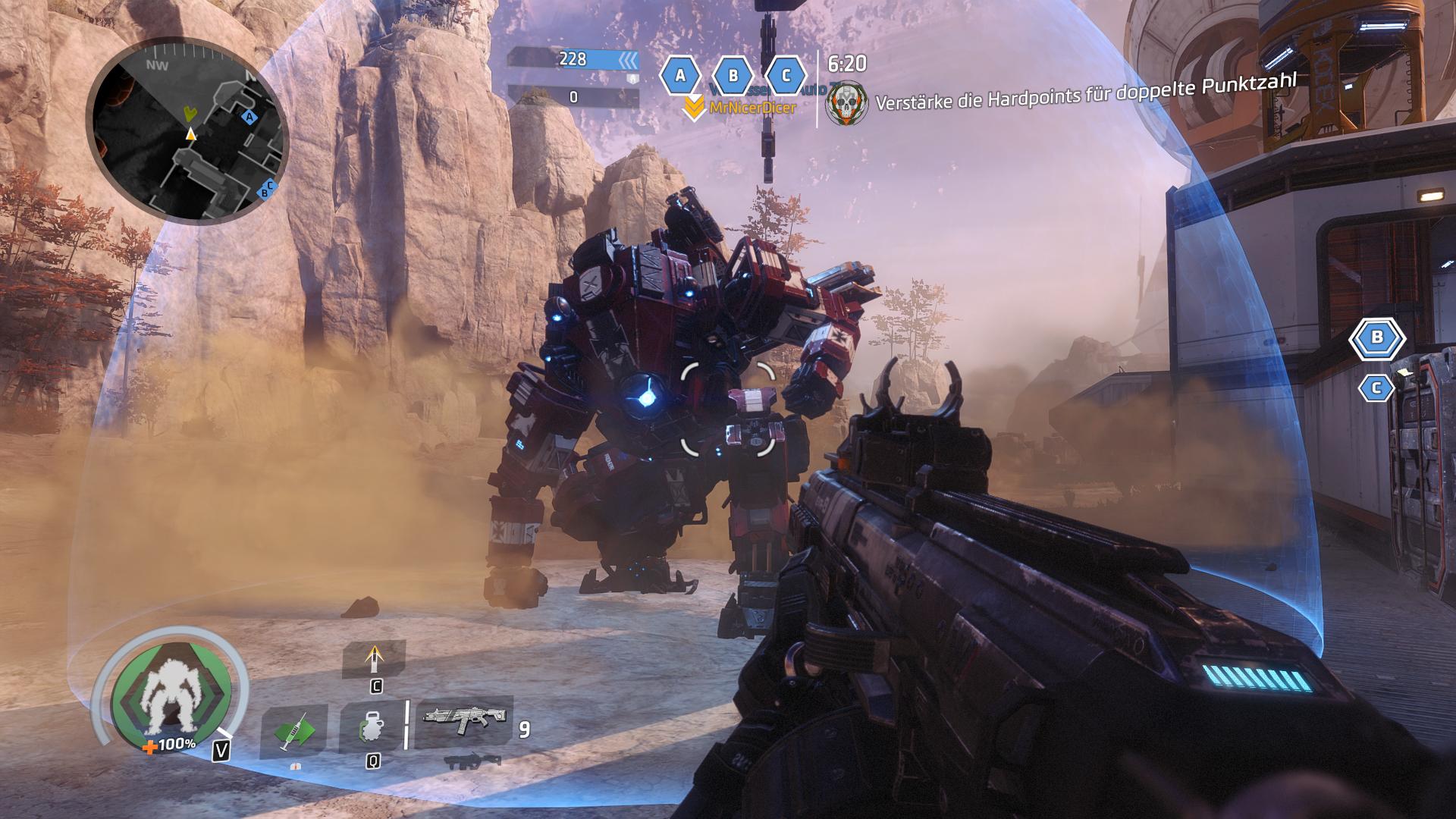1456x819 pixels.
Task: Click the skull objective icon
Action: [x=846, y=104]
